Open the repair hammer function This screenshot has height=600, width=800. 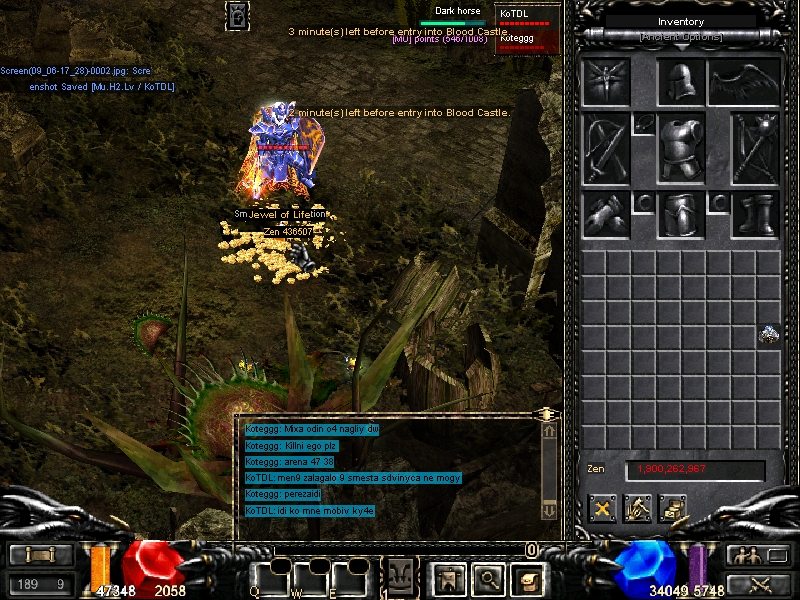(637, 508)
